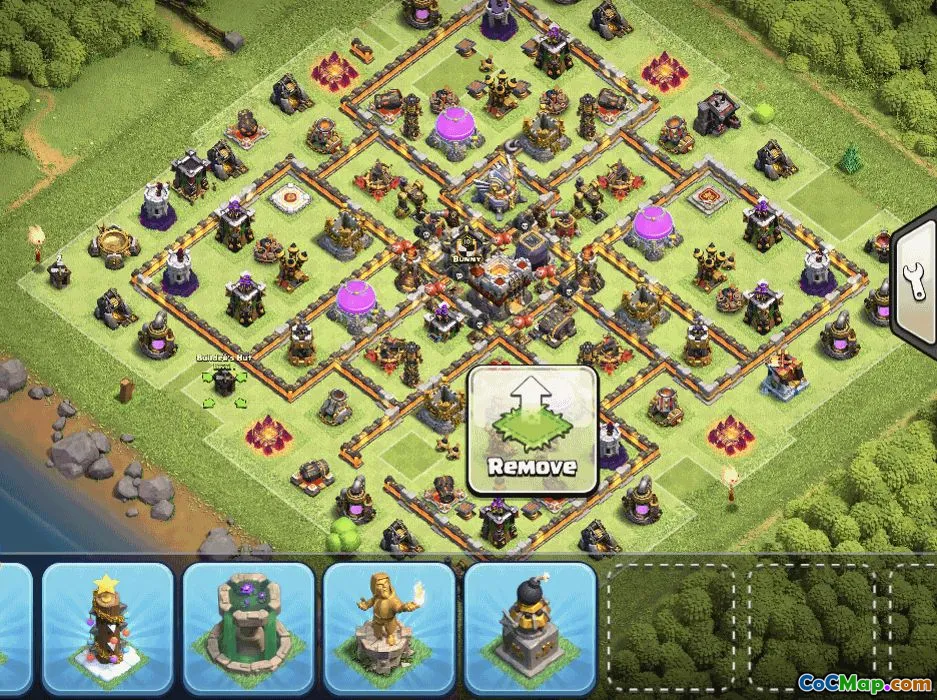Select the star-topped tree decoration card
This screenshot has width=937, height=700.
click(x=108, y=629)
